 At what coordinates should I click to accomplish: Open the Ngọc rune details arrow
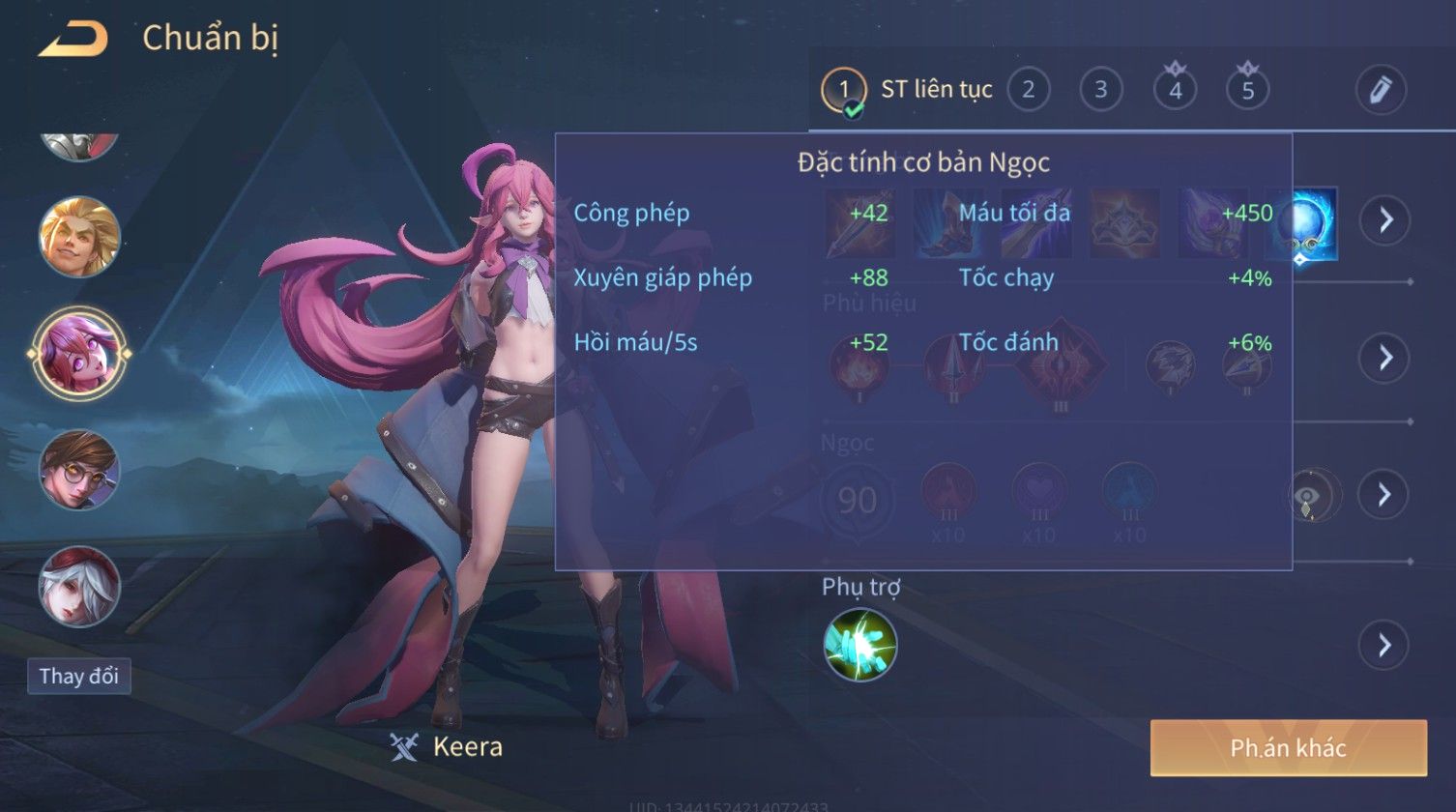[1383, 495]
